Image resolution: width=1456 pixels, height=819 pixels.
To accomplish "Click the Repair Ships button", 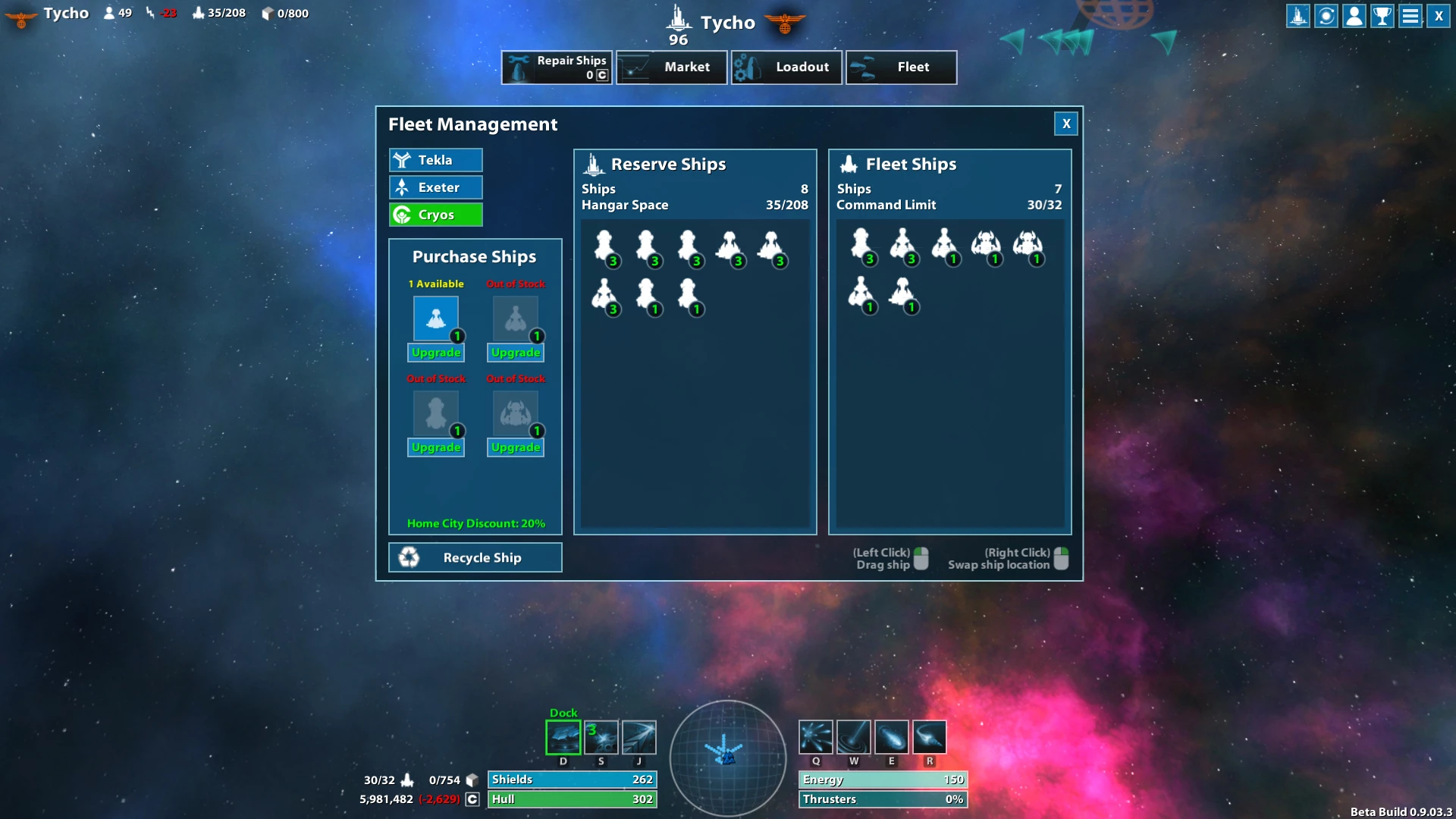I will click(x=557, y=67).
